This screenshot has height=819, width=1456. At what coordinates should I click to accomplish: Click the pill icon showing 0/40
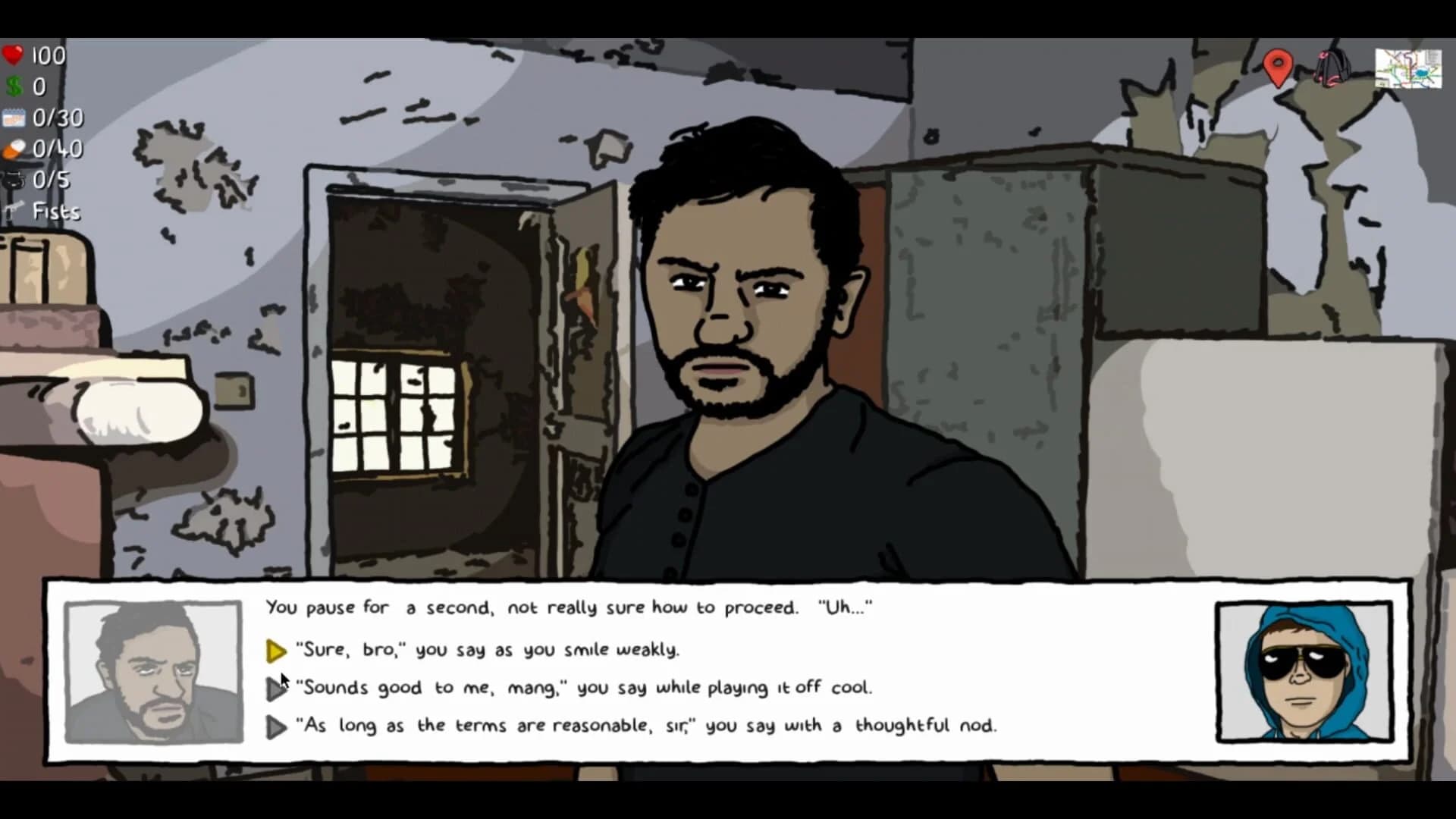(x=13, y=149)
